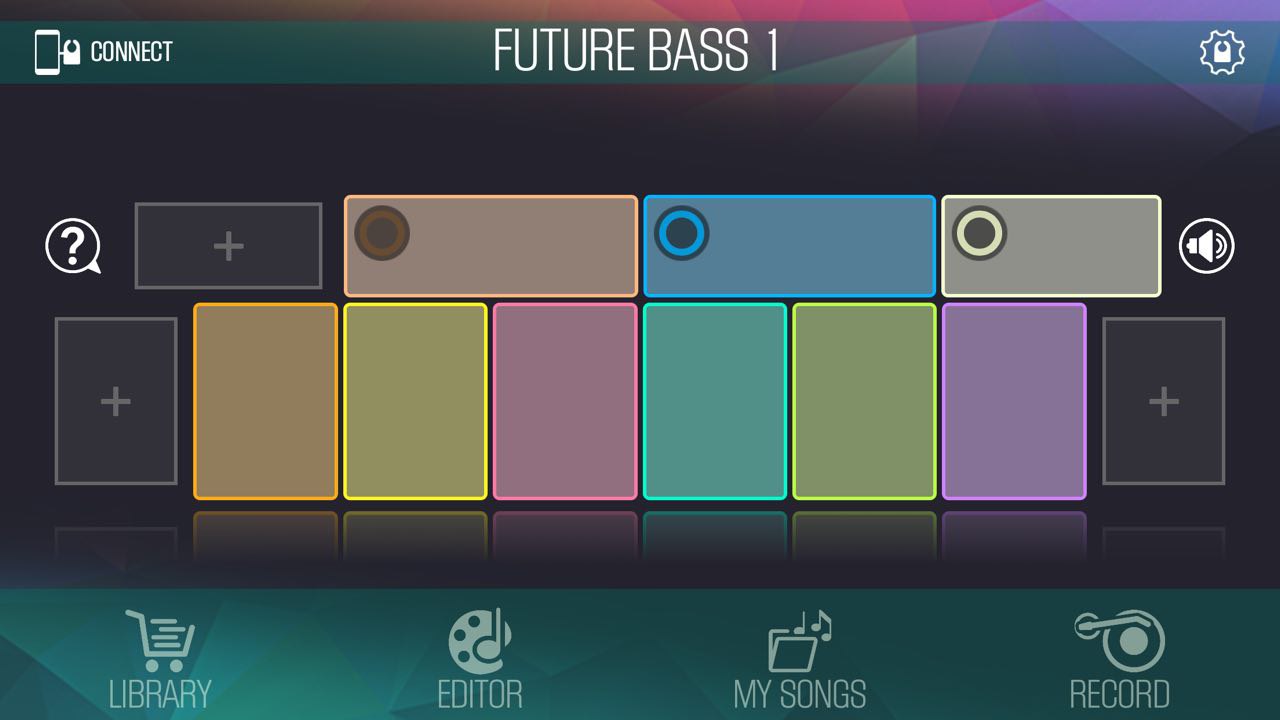Open the locked settings gear

[1222, 52]
